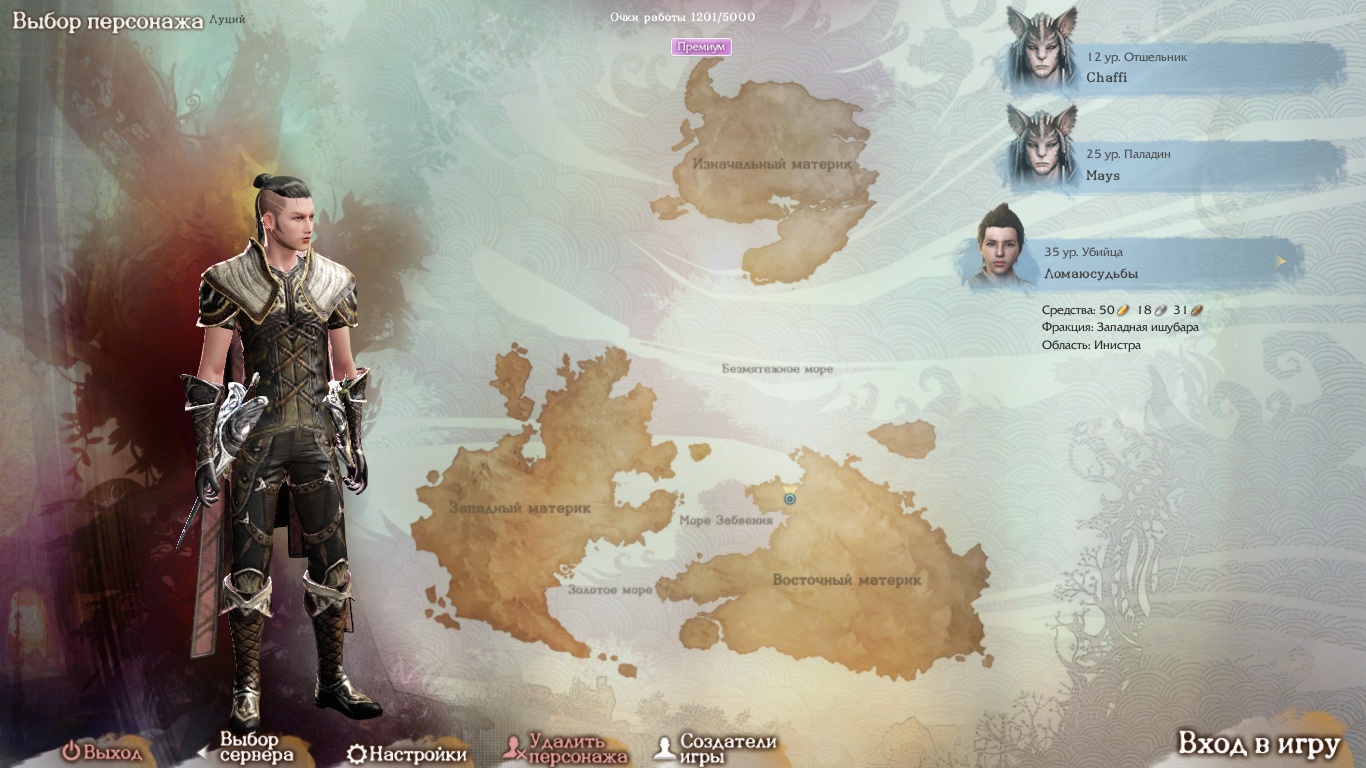
Task: Enter the game with Вход в игру
Action: point(1258,744)
